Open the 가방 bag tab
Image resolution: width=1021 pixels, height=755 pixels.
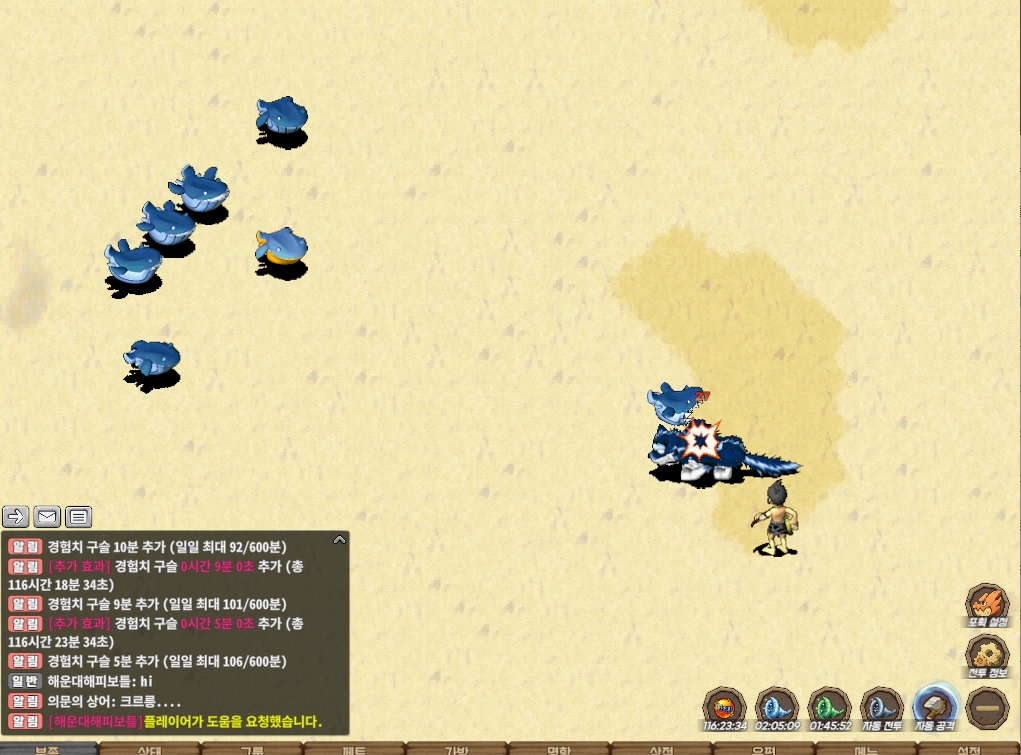pyautogui.click(x=456, y=749)
